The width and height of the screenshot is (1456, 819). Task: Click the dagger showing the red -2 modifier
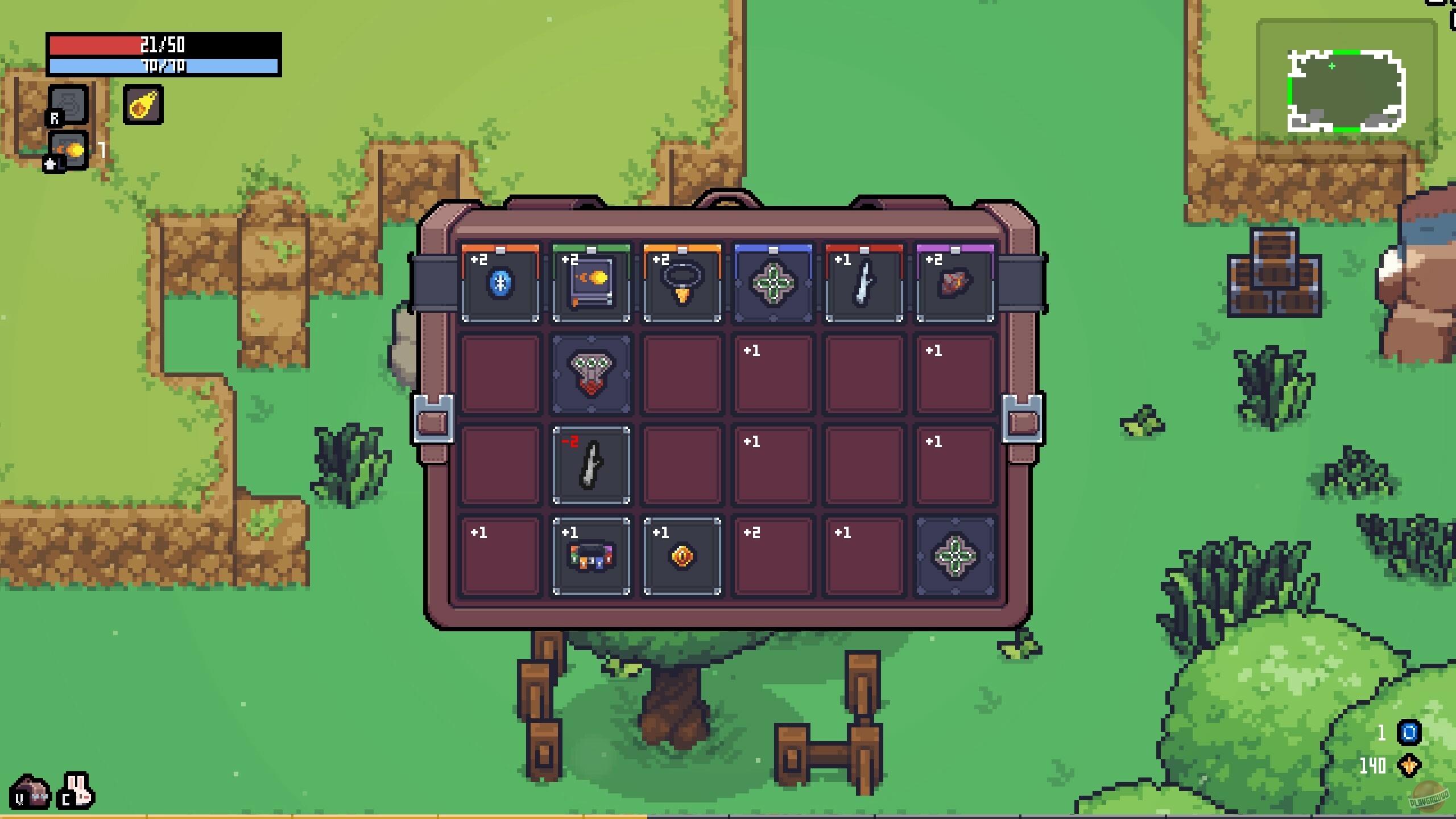pyautogui.click(x=591, y=466)
